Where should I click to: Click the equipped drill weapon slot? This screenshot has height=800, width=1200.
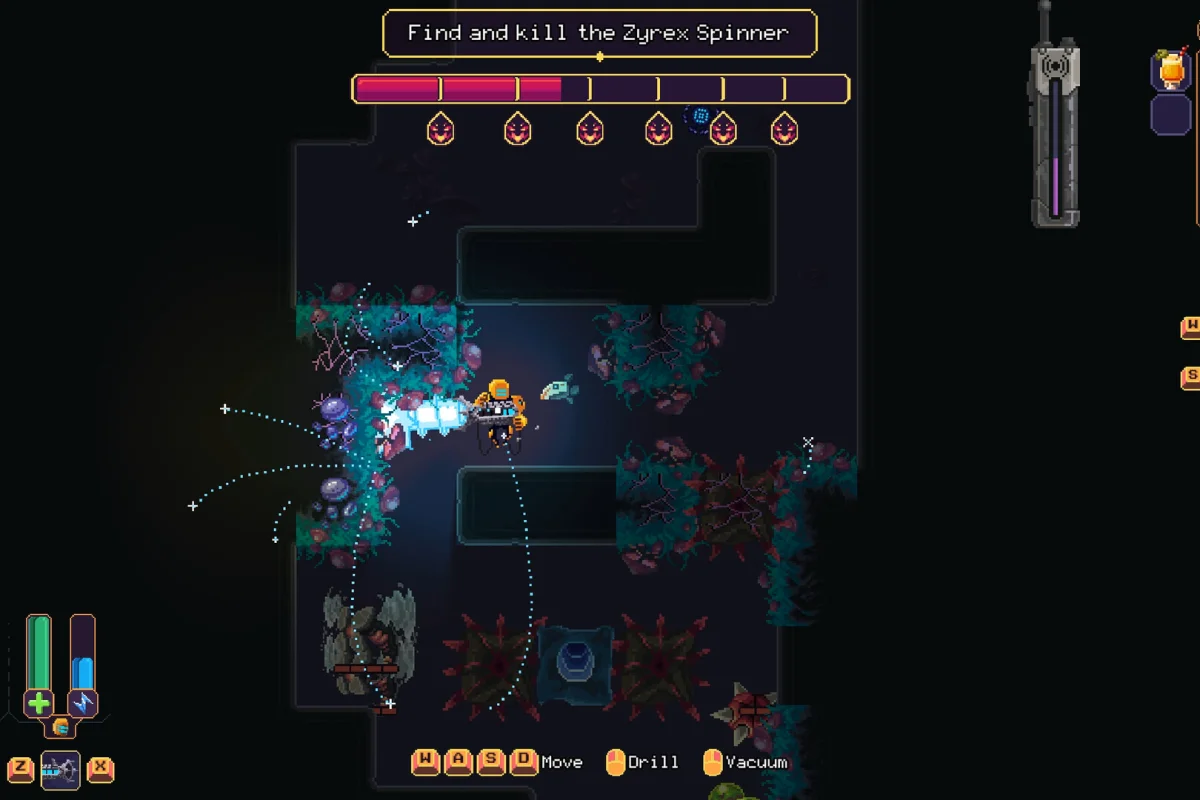[60, 770]
